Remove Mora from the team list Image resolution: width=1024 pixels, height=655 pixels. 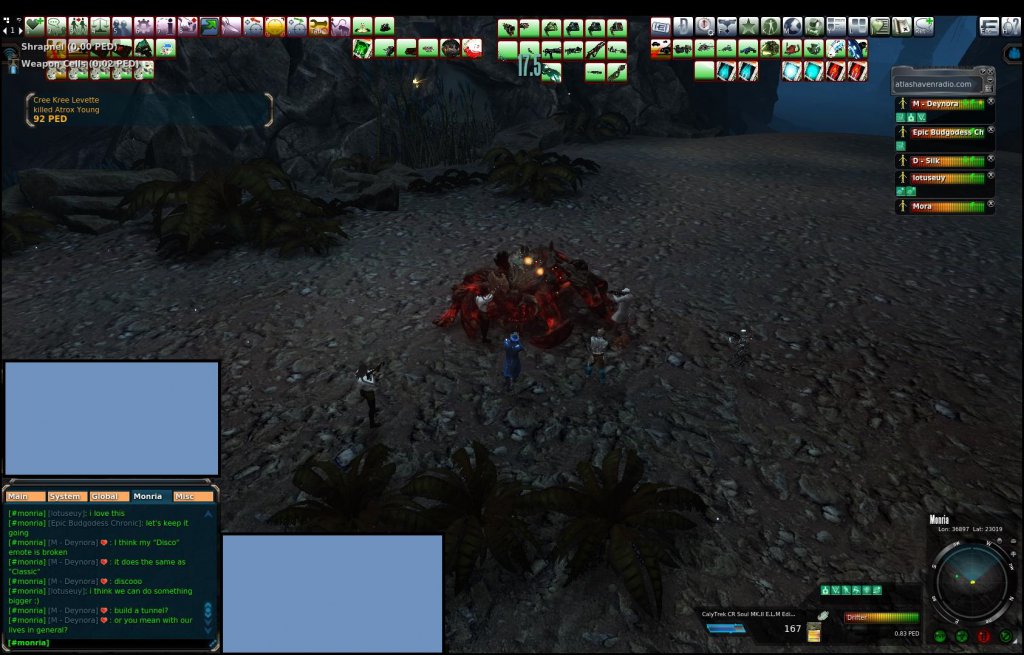[x=991, y=204]
